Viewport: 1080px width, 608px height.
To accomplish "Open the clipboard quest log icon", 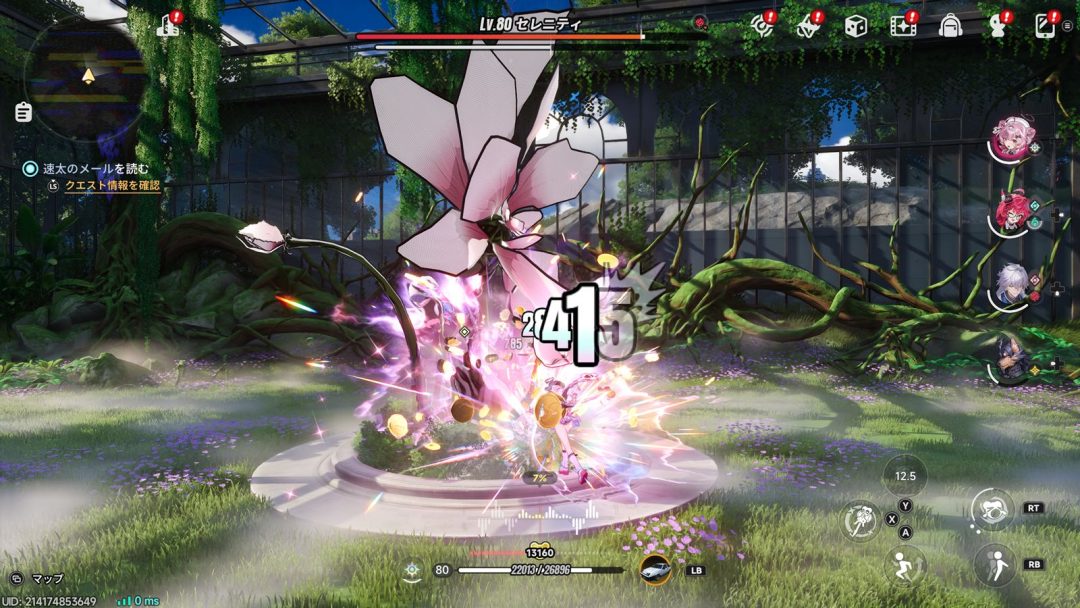I will (24, 112).
